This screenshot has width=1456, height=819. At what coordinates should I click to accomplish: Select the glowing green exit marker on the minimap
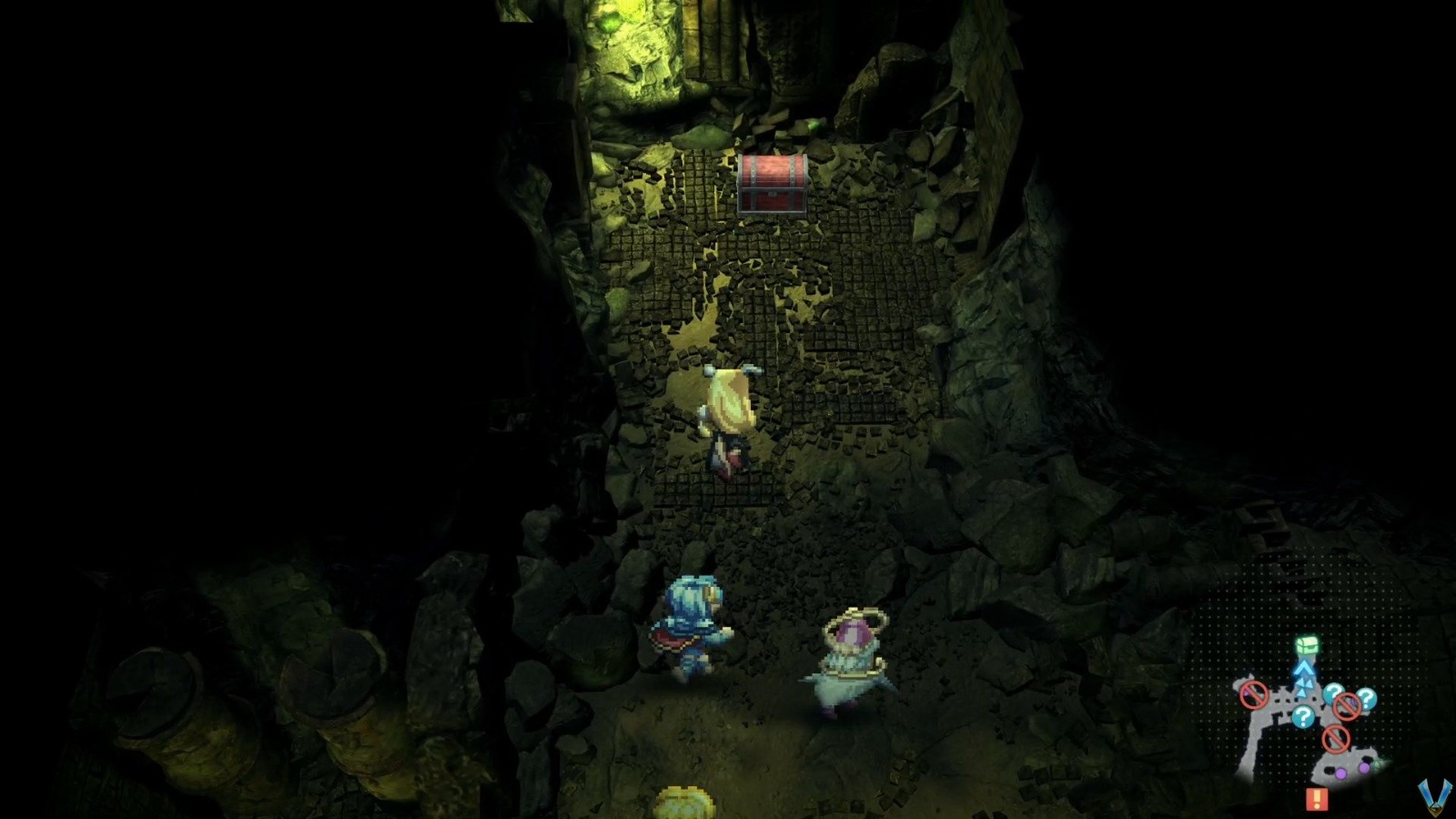1379,764
